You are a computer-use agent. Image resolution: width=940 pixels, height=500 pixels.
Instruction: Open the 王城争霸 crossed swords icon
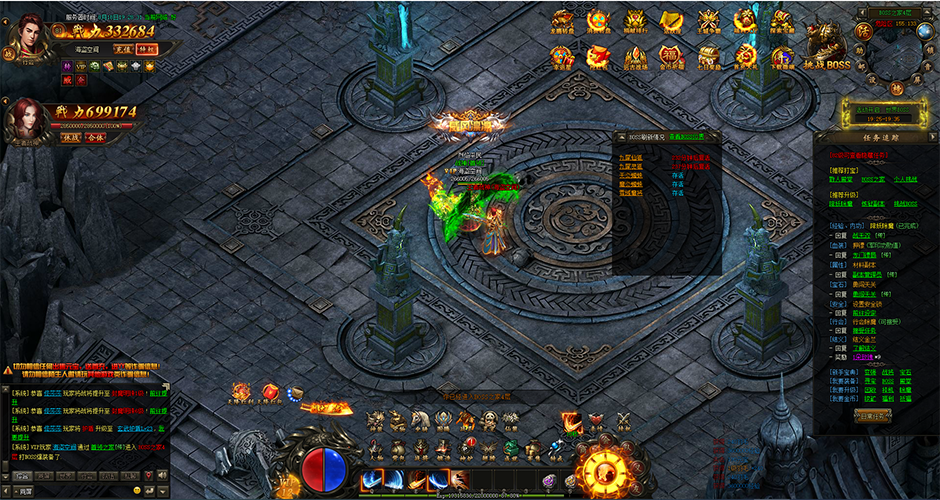[x=708, y=23]
